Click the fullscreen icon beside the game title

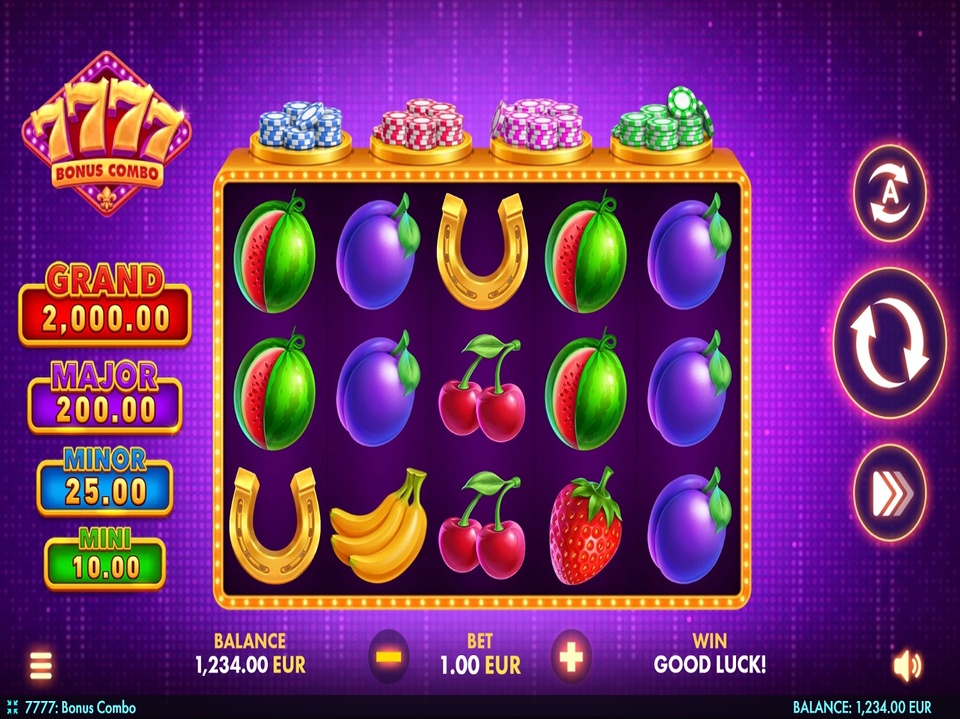pyautogui.click(x=12, y=708)
